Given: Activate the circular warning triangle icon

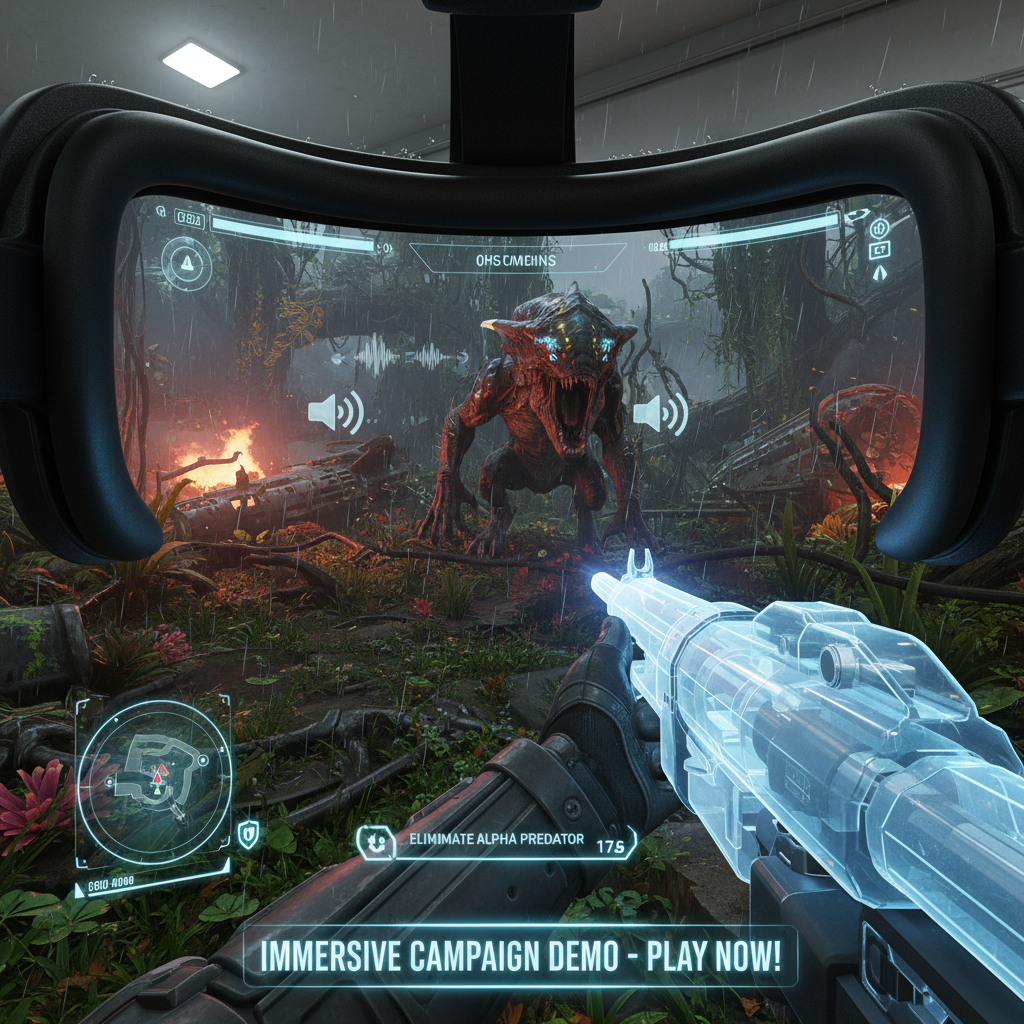Looking at the screenshot, I should click(186, 262).
